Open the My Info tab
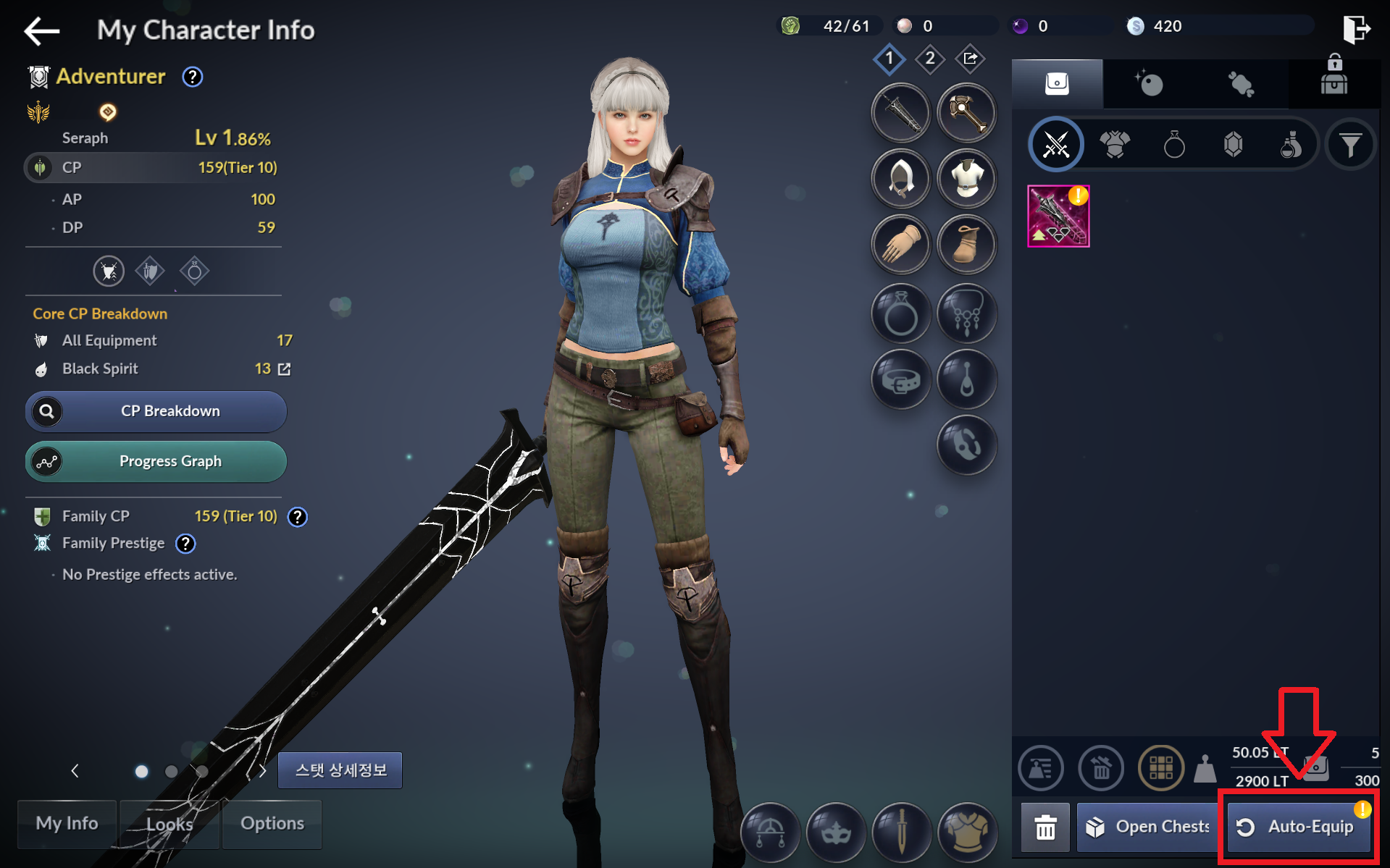 [x=67, y=824]
